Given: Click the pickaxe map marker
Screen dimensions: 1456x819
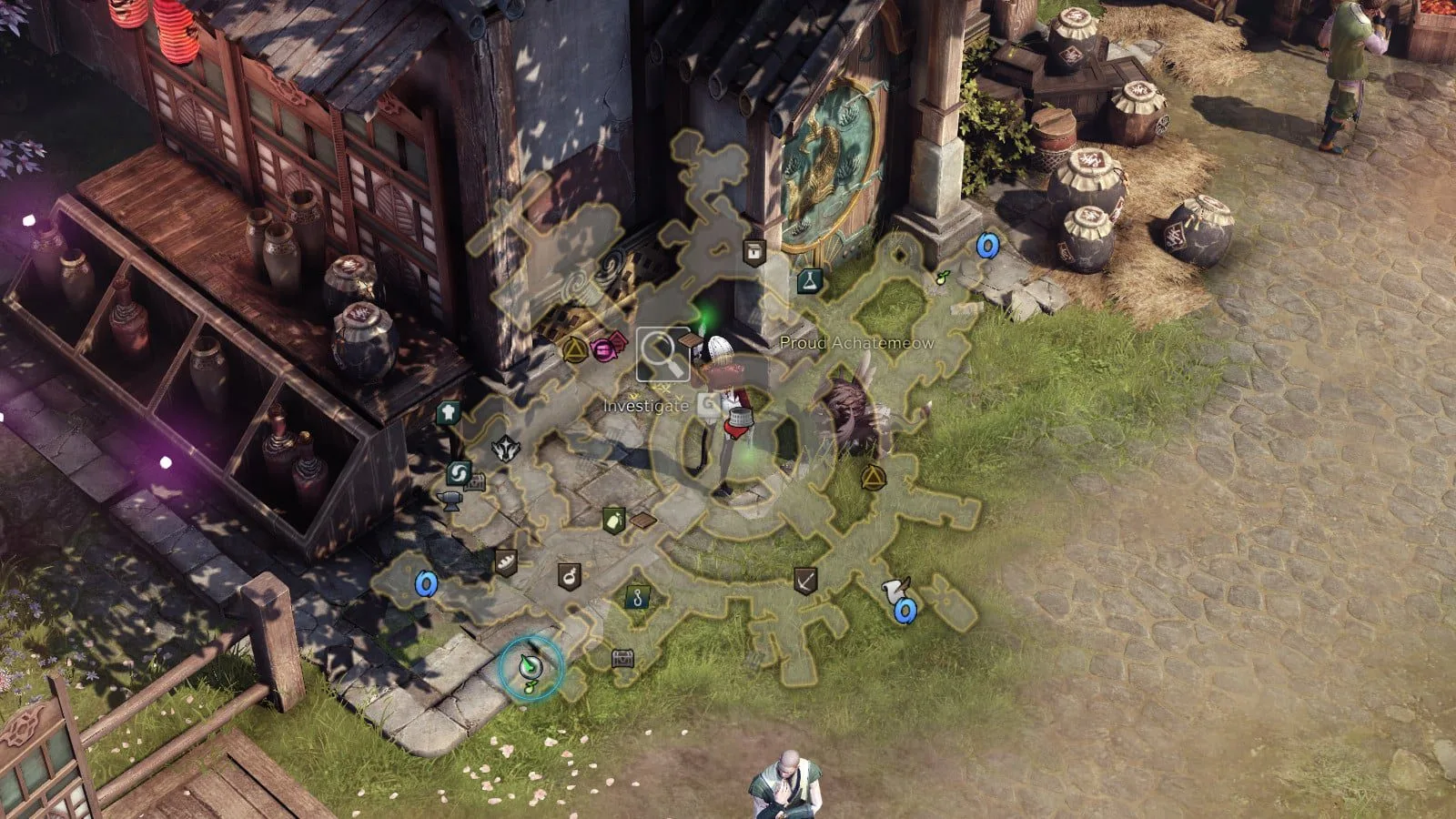Looking at the screenshot, I should click(804, 580).
